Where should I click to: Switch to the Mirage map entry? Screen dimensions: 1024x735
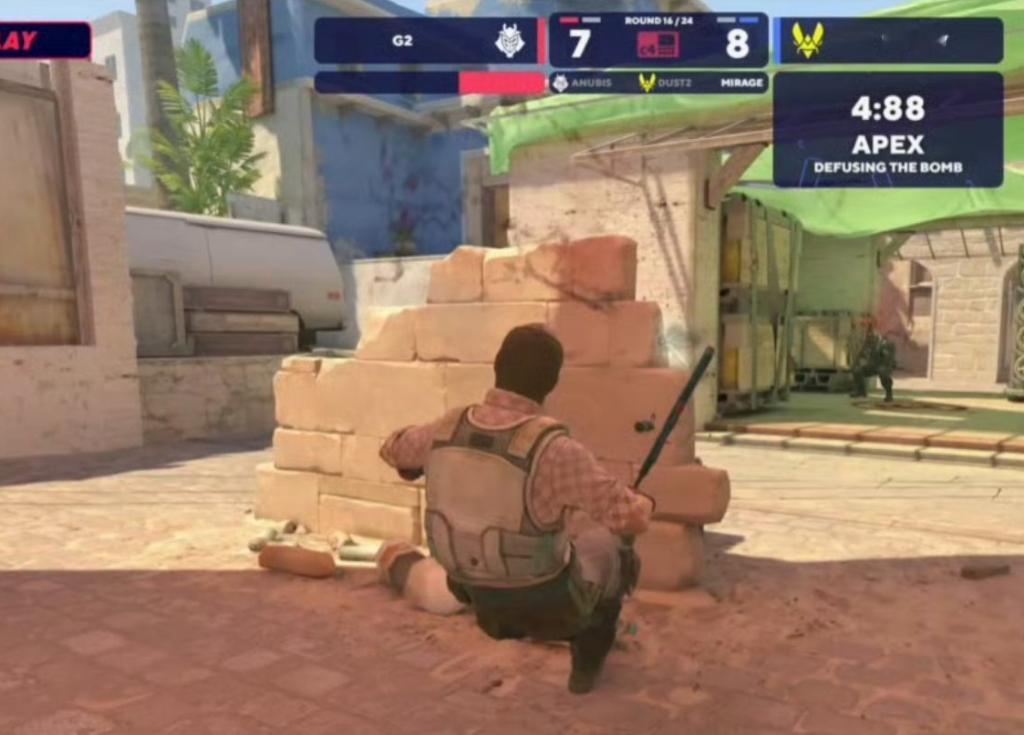click(741, 84)
